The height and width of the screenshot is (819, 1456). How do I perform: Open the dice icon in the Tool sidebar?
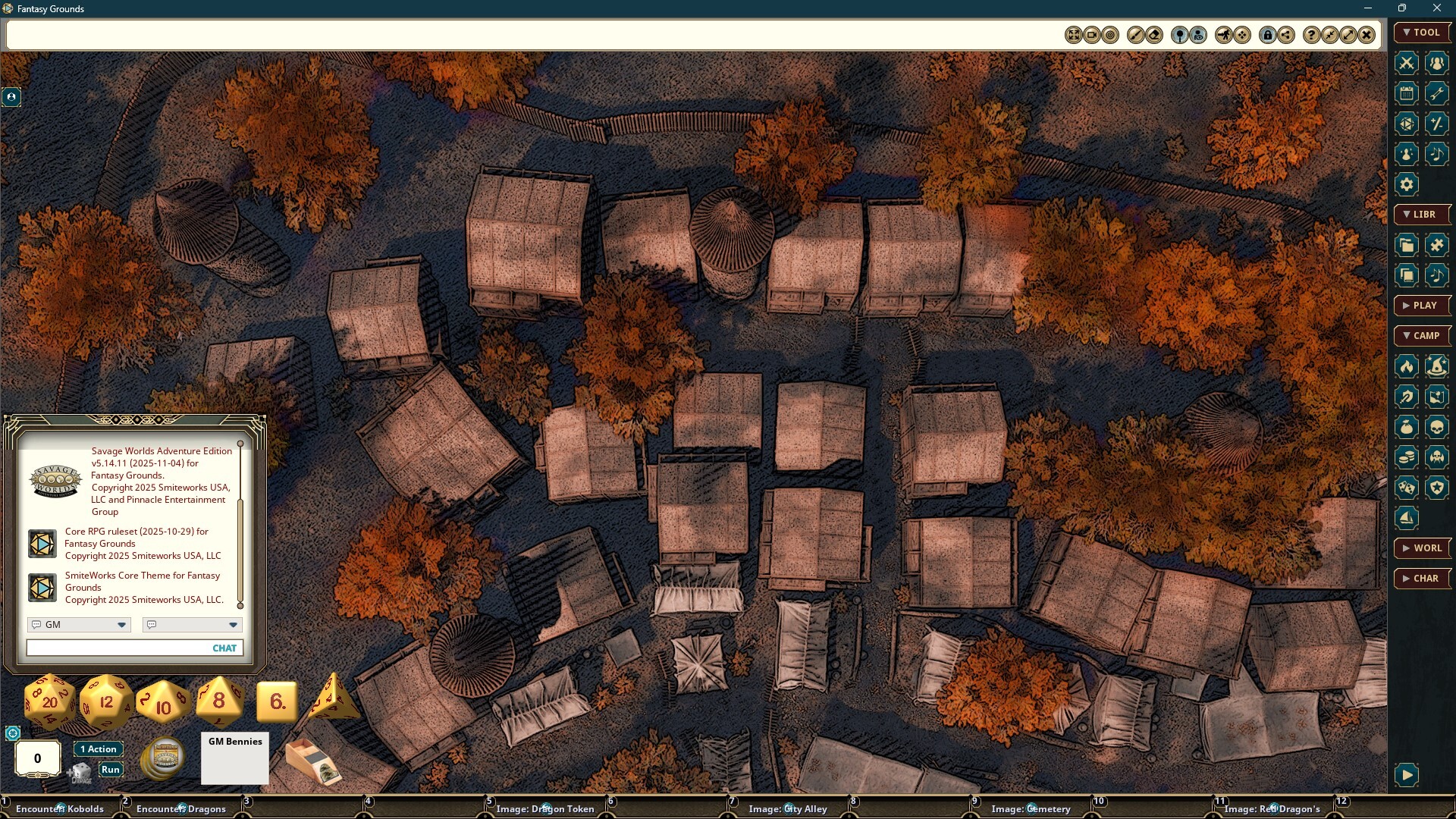[1407, 124]
